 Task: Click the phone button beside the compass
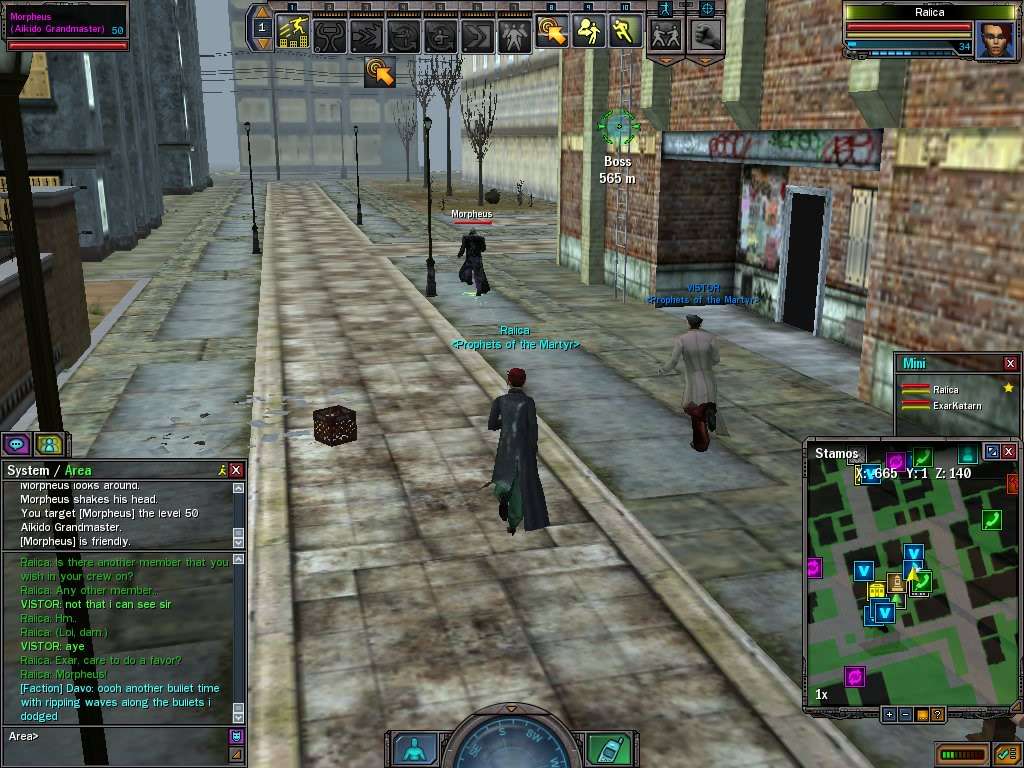coord(608,748)
